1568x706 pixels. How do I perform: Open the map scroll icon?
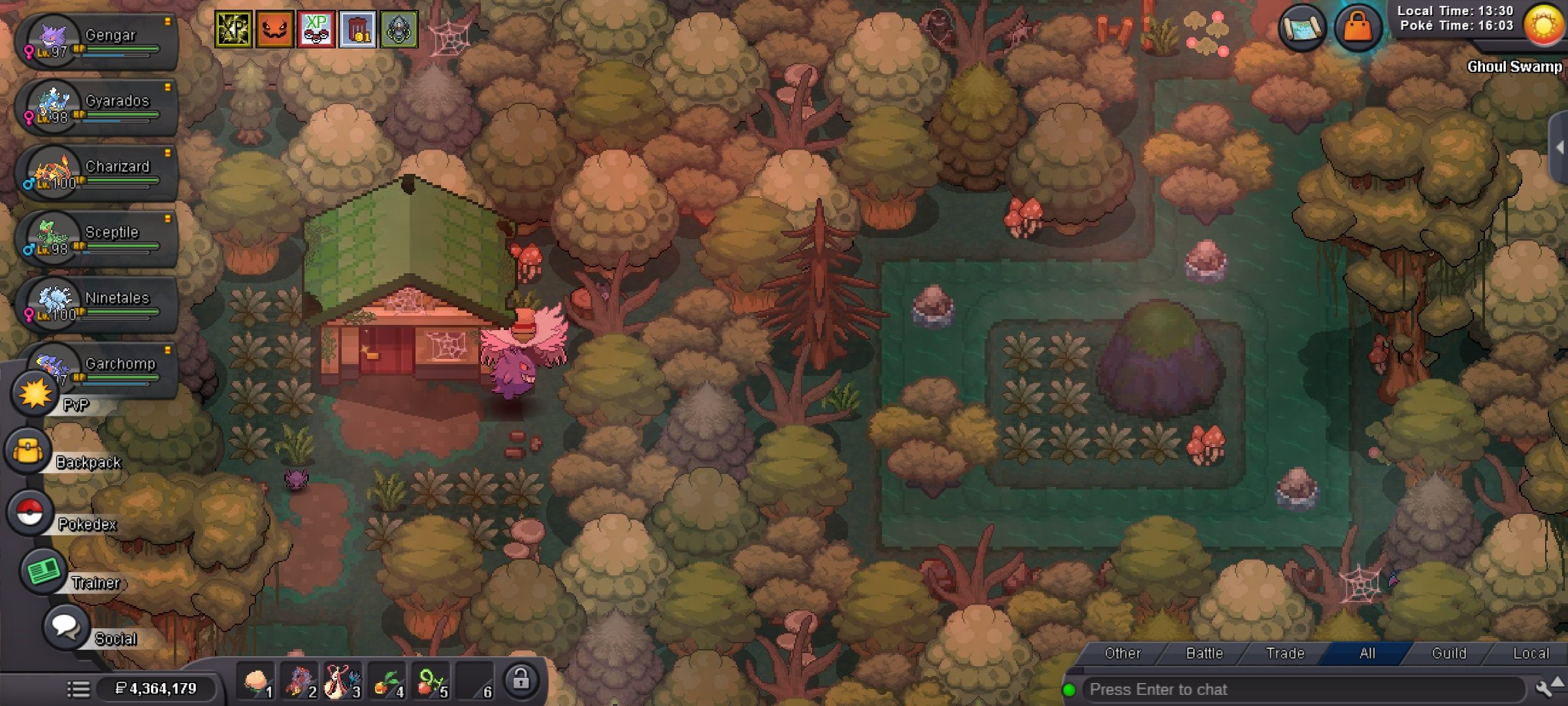click(x=1302, y=28)
